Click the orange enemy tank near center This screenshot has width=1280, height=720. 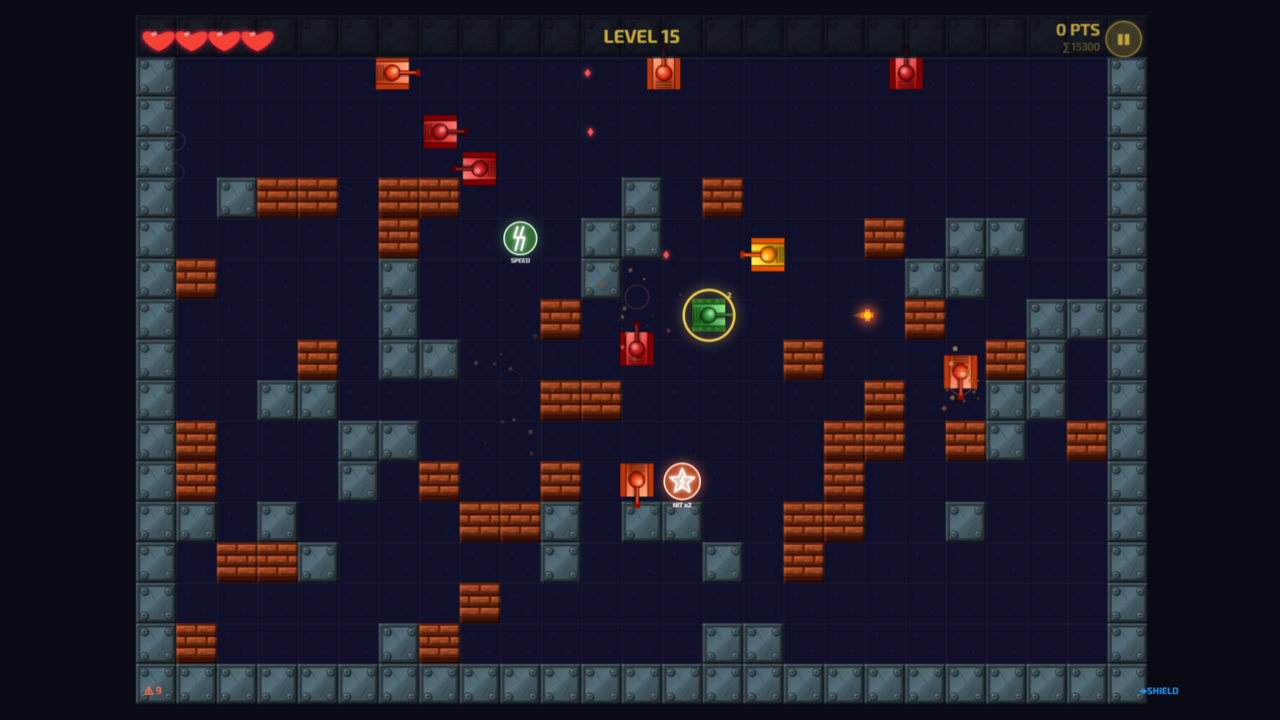click(765, 255)
